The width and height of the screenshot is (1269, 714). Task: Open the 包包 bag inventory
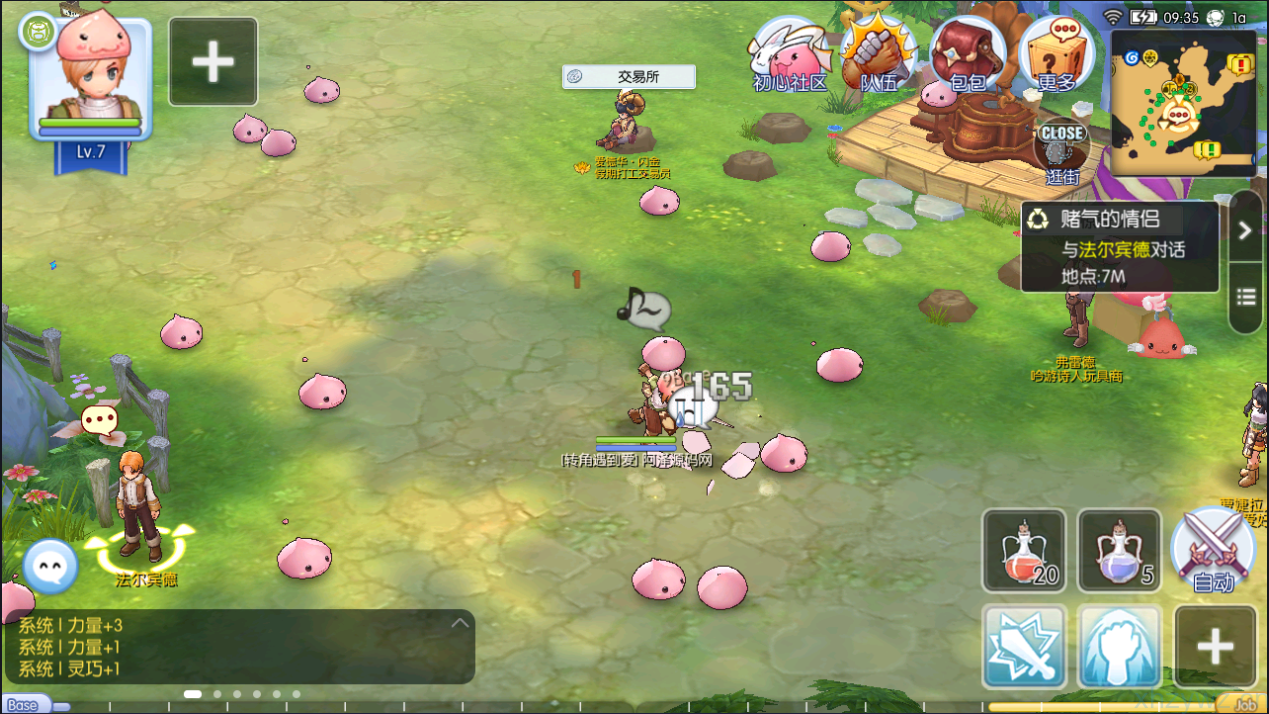[967, 55]
